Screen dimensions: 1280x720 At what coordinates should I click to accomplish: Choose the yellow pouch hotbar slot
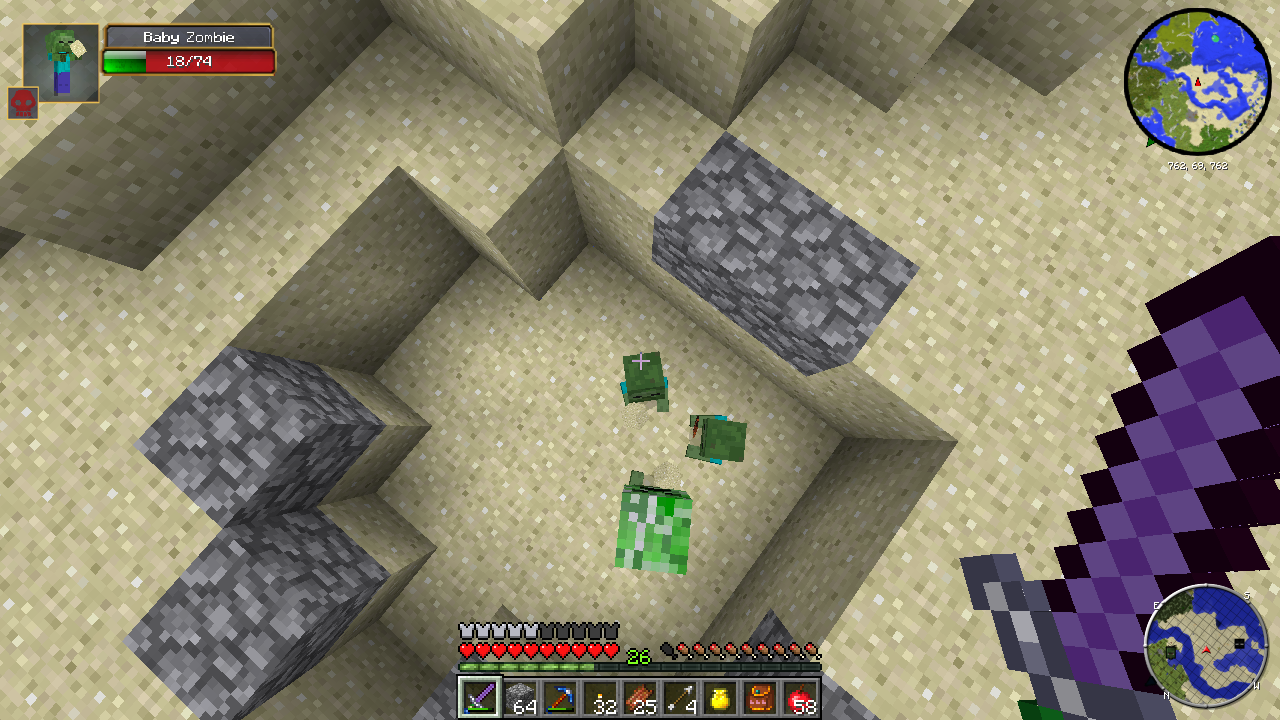point(720,697)
